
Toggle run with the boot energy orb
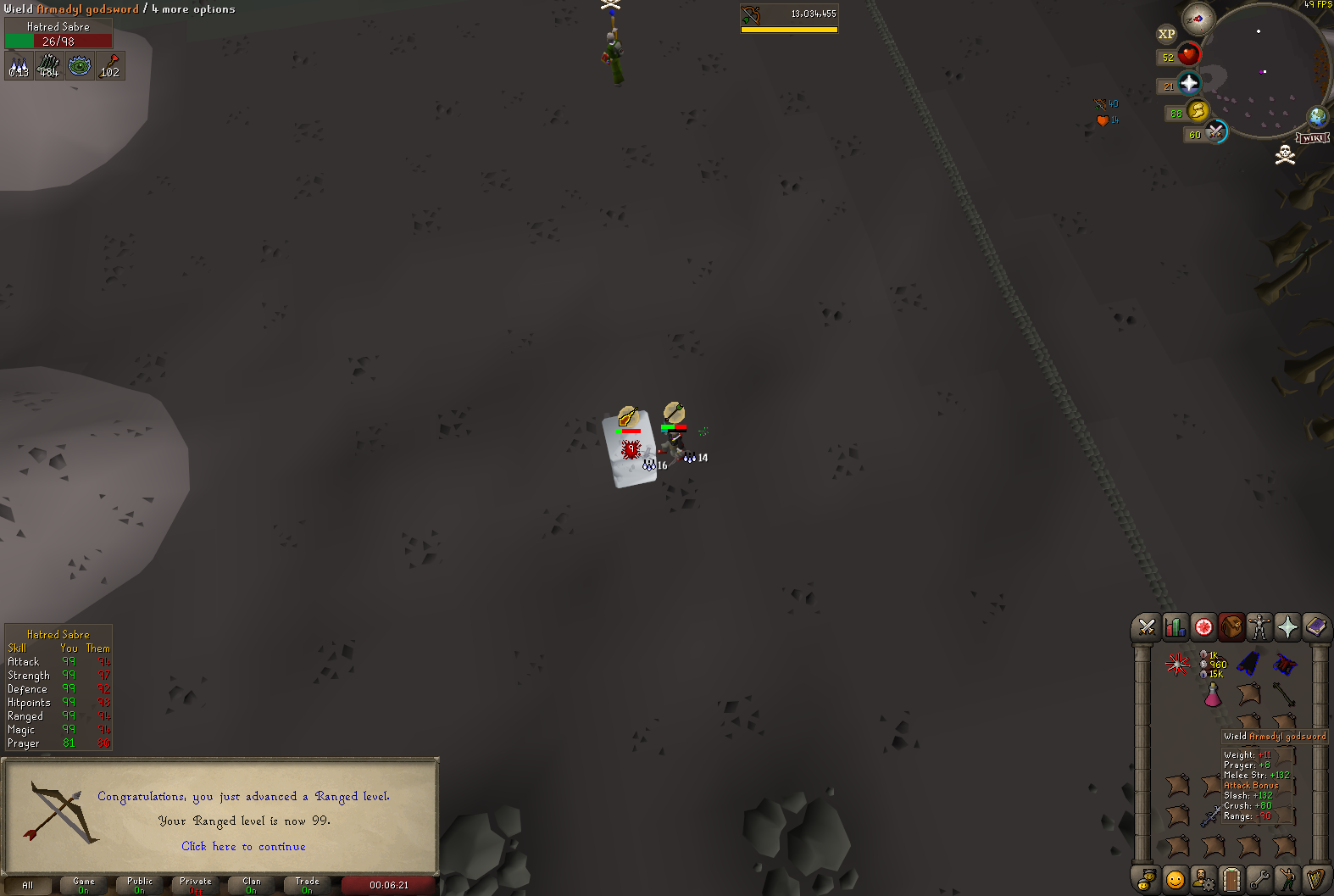tap(1198, 111)
